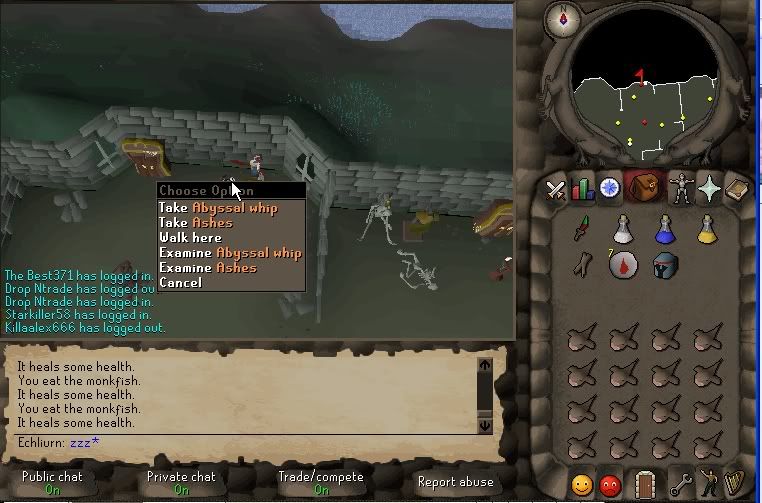The image size is (762, 503).
Task: Open the Report abuse dialog
Action: (455, 482)
